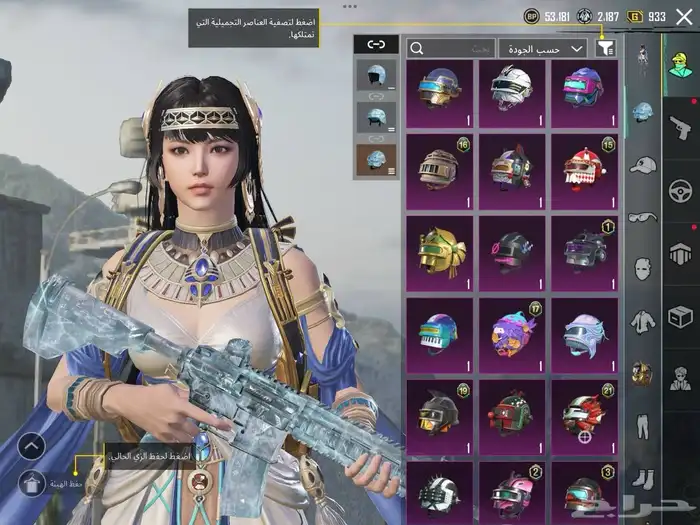
Task: Save the current outfit with the hanger button
Action: 32,484
